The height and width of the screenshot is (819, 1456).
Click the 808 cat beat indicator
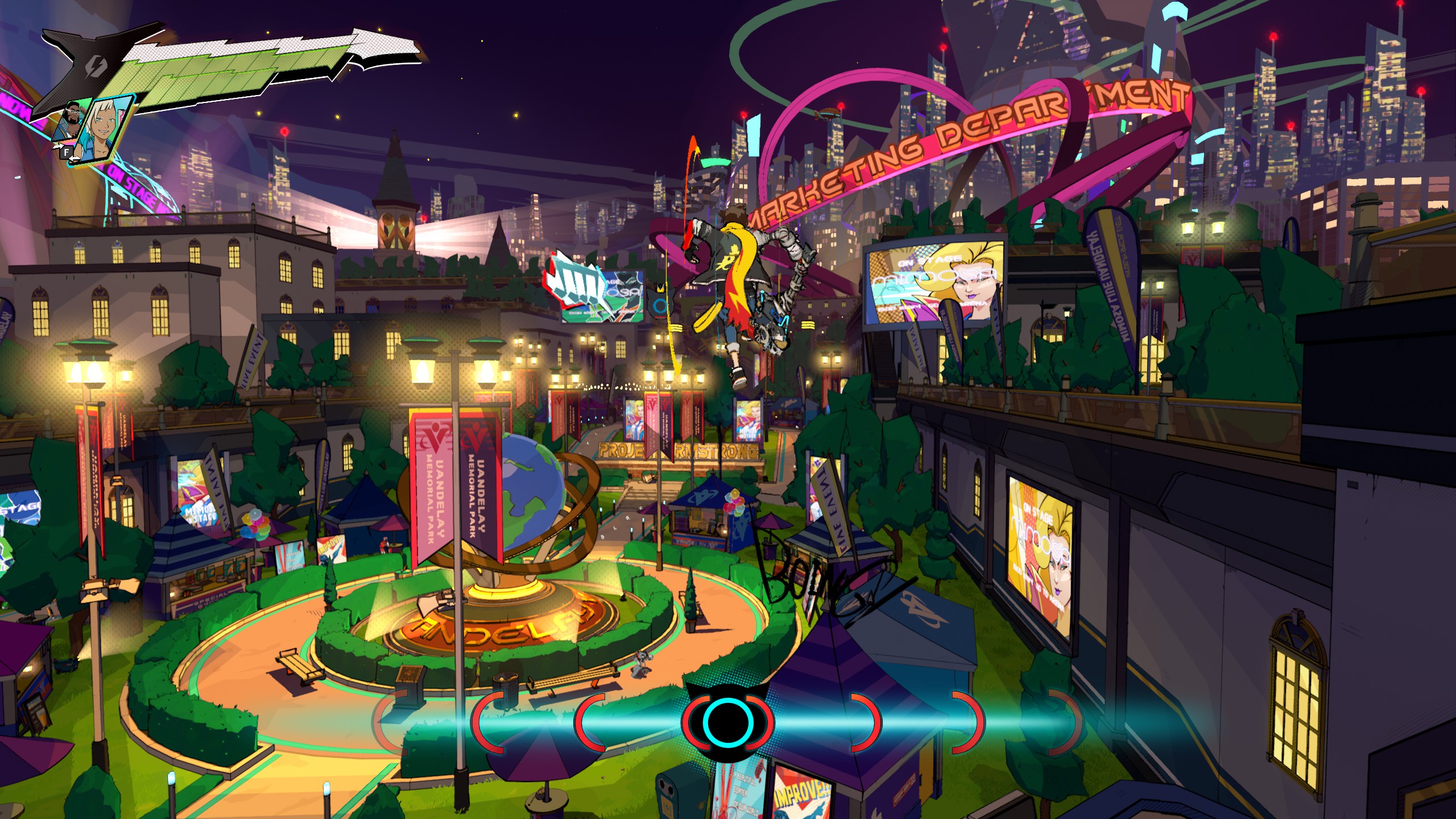click(x=727, y=722)
